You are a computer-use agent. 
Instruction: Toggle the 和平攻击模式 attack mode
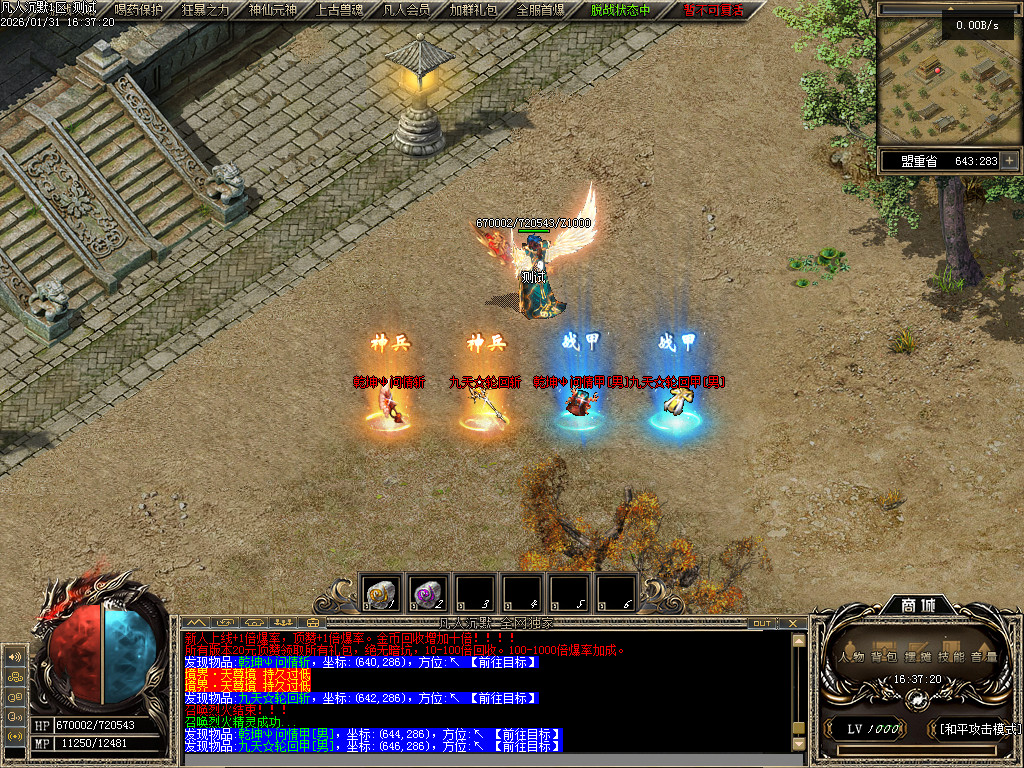(977, 729)
